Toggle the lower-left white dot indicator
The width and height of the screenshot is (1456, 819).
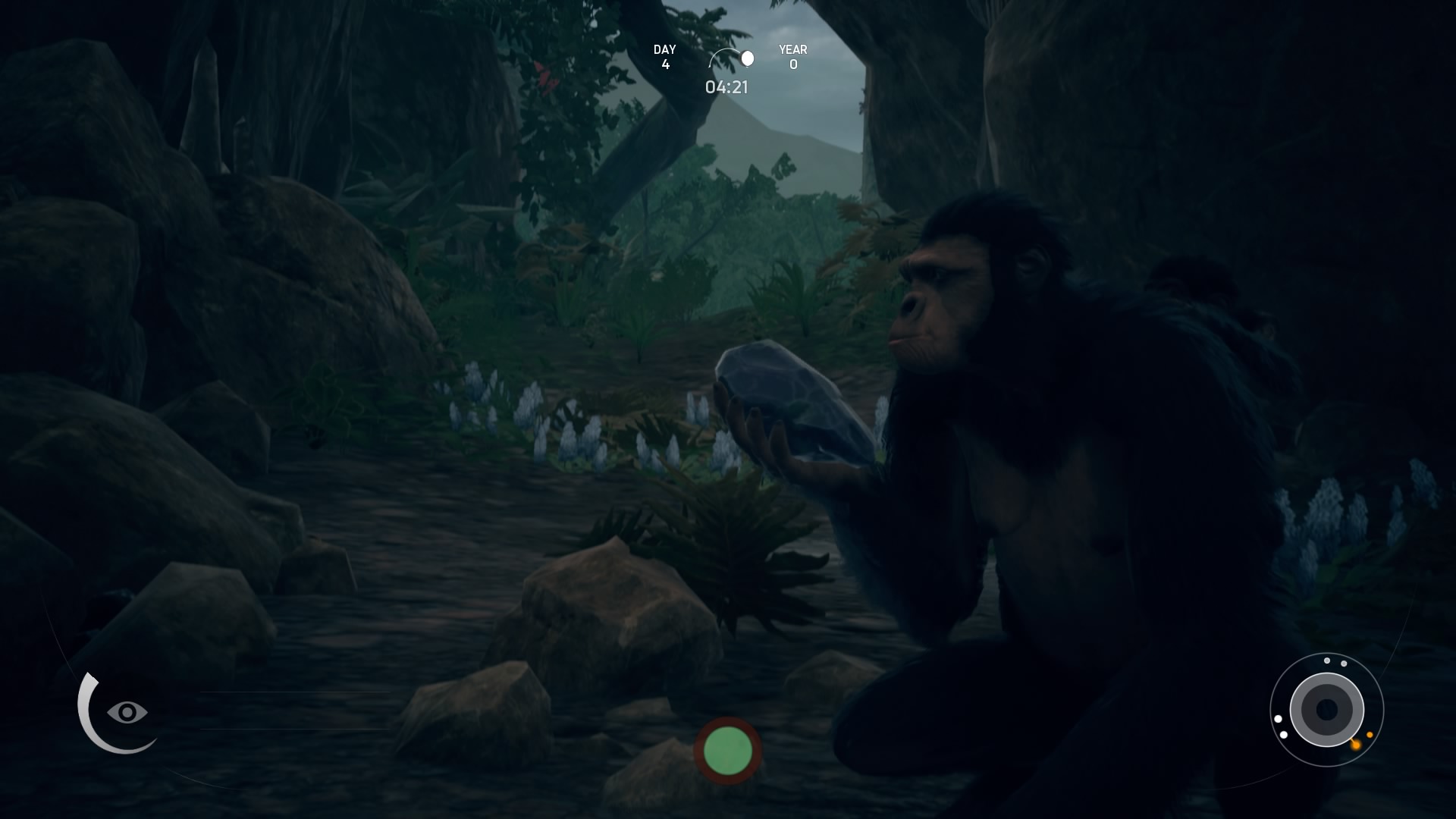click(x=1284, y=735)
